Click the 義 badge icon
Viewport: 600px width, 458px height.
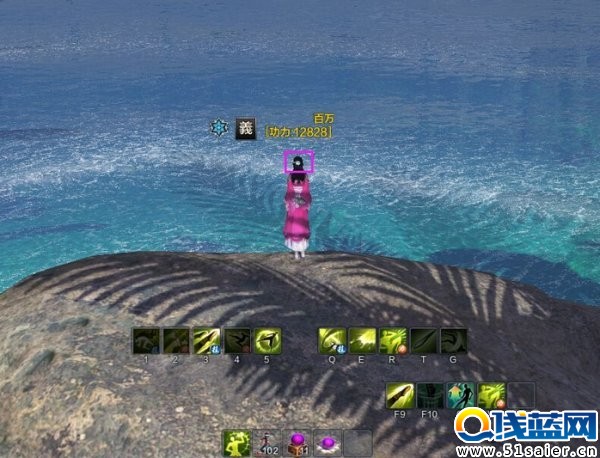point(246,128)
